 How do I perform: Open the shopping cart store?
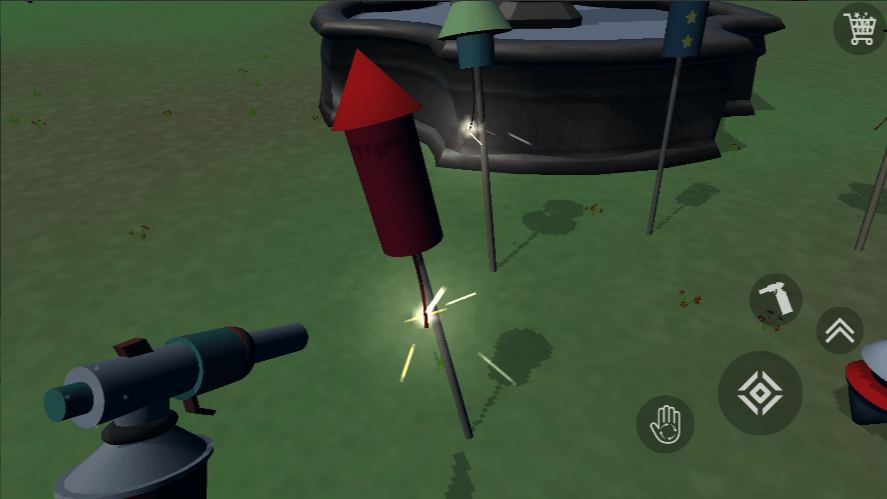click(x=860, y=28)
